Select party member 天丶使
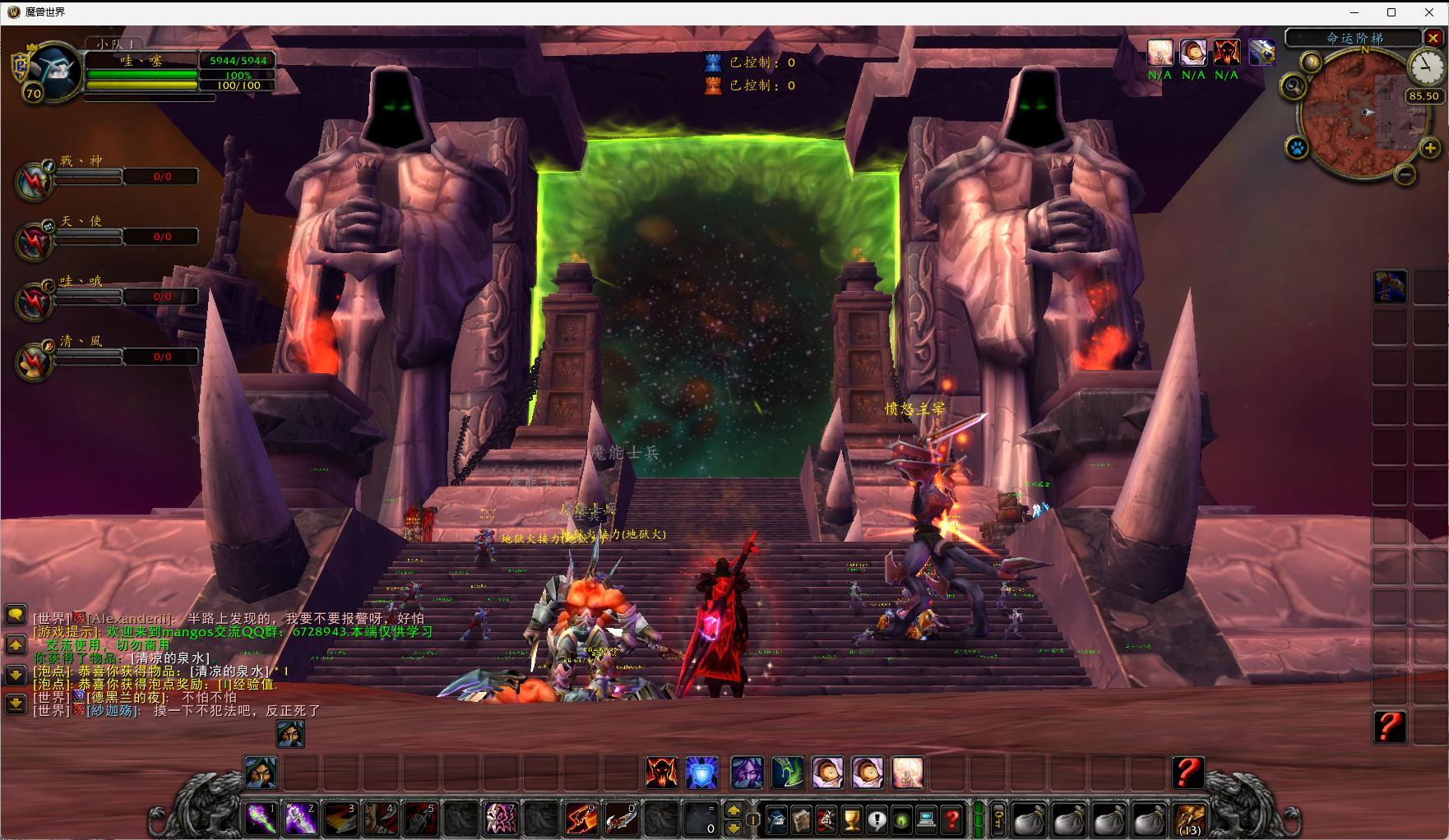This screenshot has width=1449, height=840. pos(35,239)
